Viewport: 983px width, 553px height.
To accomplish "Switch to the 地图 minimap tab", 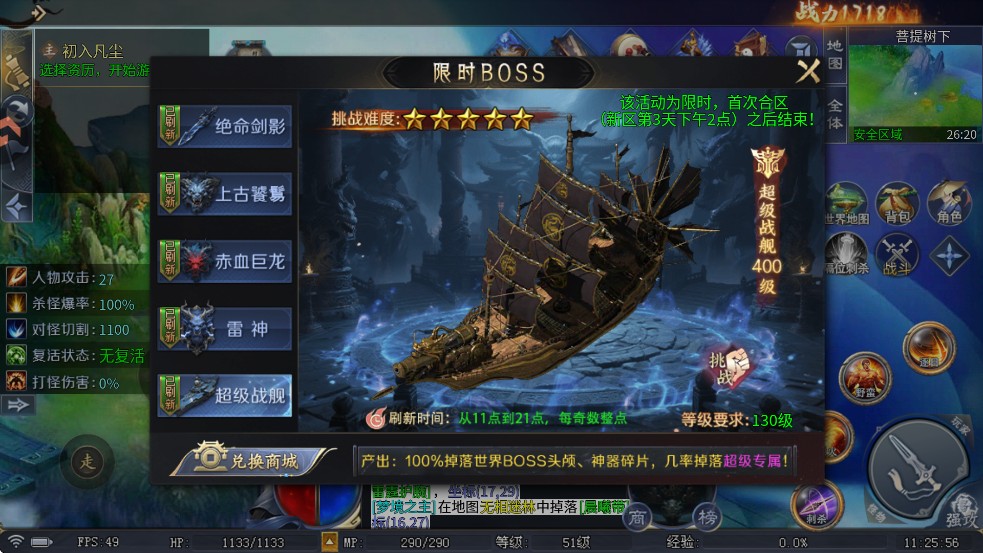I will click(835, 53).
